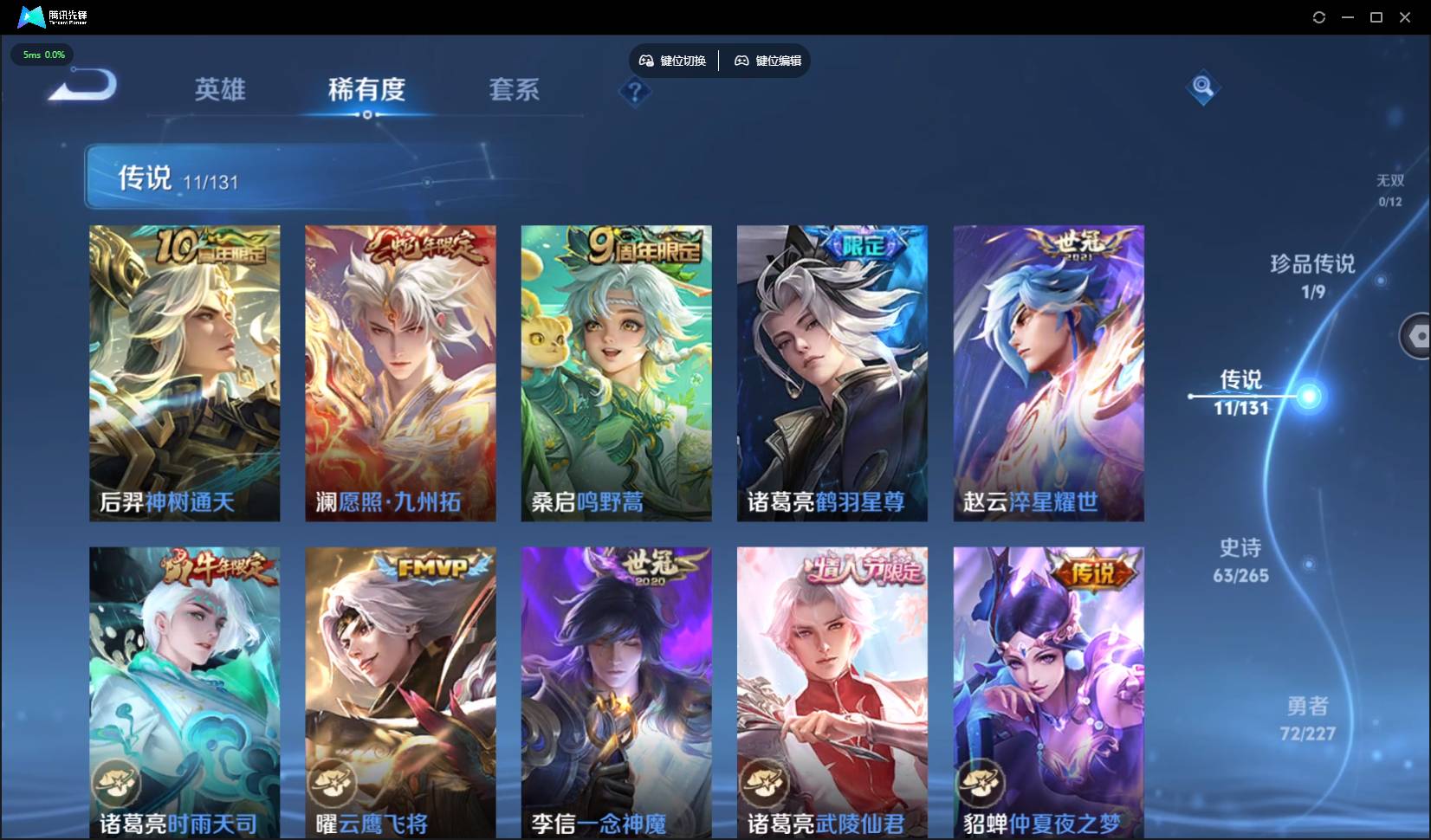1431x840 pixels.
Task: Switch to the 勇者 72/227 rarity tier
Action: (1307, 719)
